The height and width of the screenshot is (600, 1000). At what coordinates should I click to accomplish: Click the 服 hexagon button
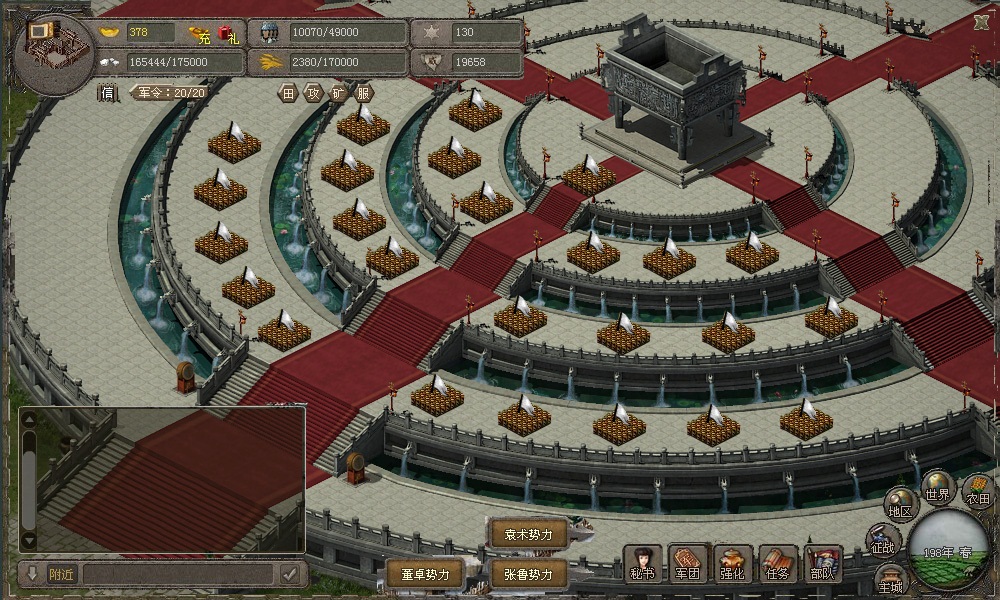click(364, 93)
